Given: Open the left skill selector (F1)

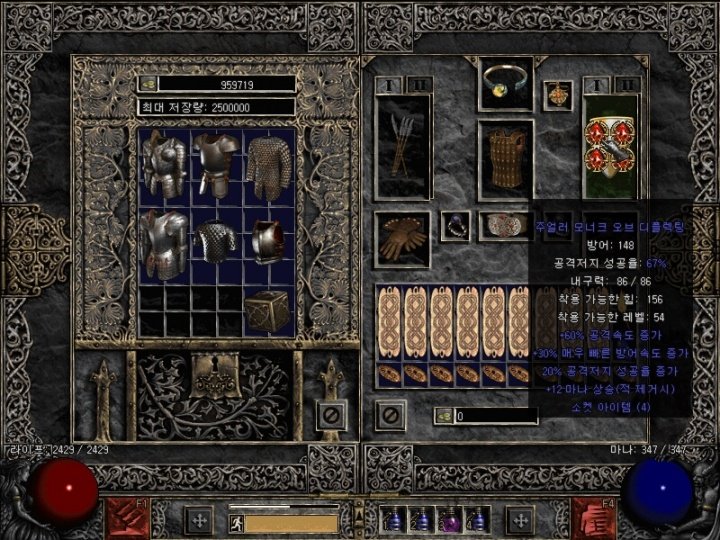Looking at the screenshot, I should 124,516.
